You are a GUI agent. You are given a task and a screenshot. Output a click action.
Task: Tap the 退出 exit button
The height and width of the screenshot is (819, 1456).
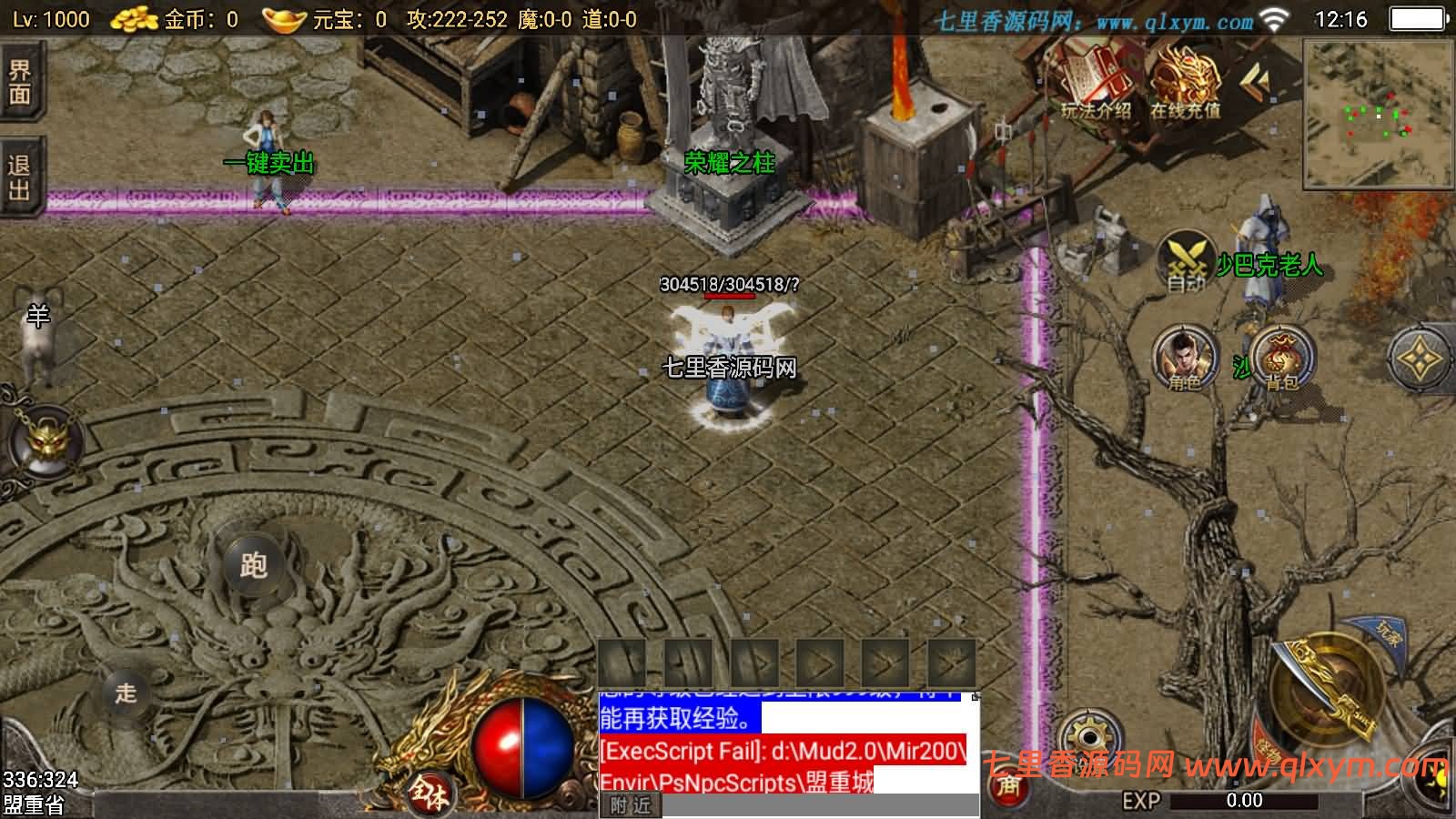tap(20, 177)
